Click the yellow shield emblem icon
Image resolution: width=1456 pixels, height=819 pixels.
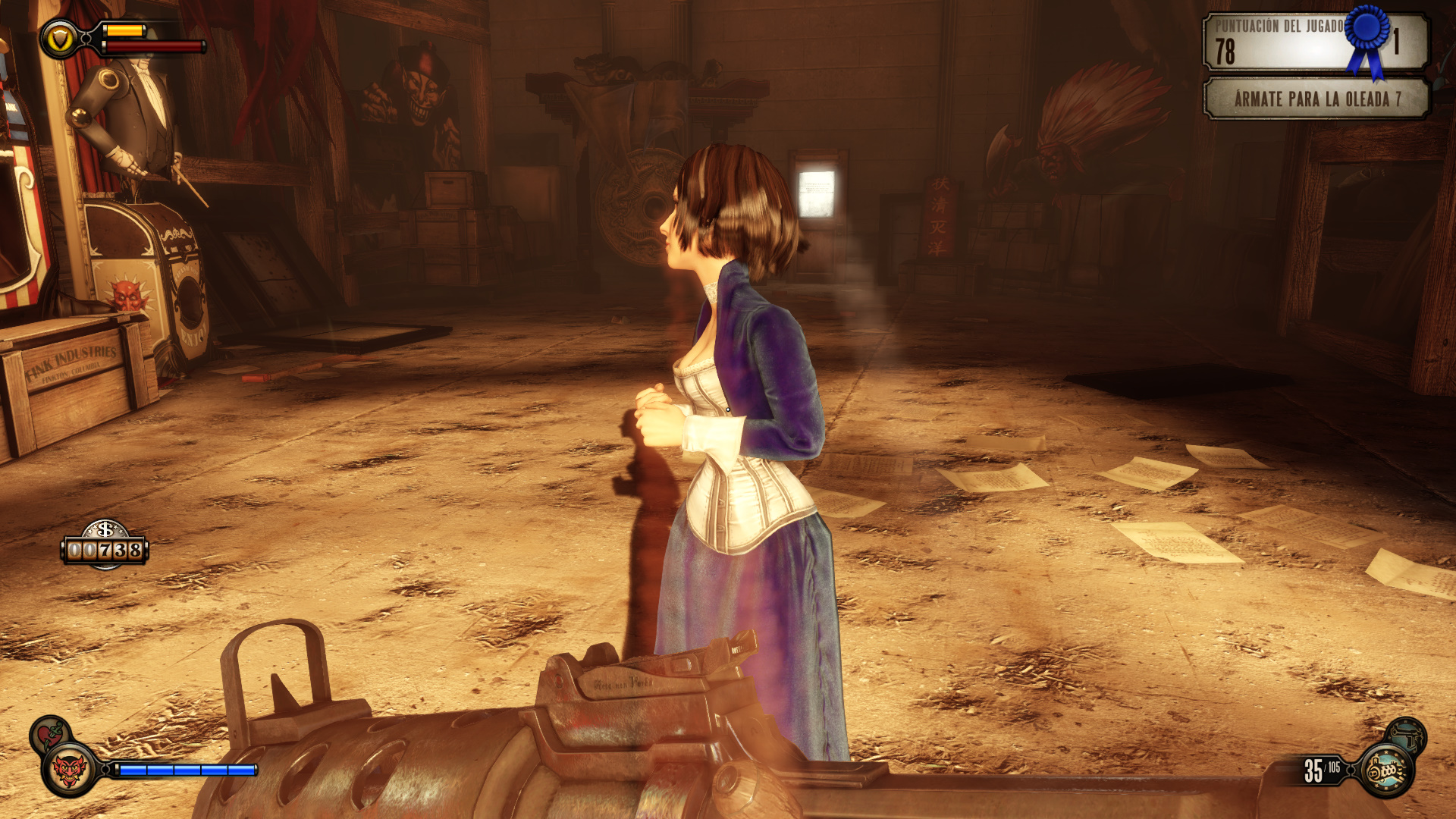59,39
